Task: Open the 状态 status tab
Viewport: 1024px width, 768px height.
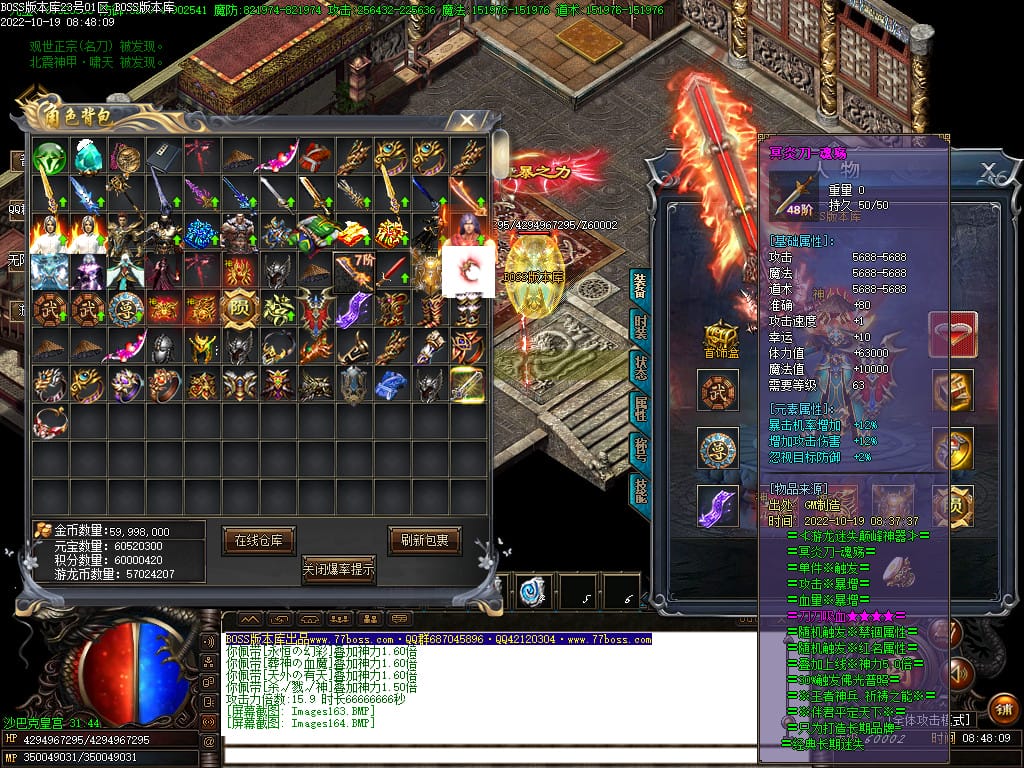Action: point(640,365)
